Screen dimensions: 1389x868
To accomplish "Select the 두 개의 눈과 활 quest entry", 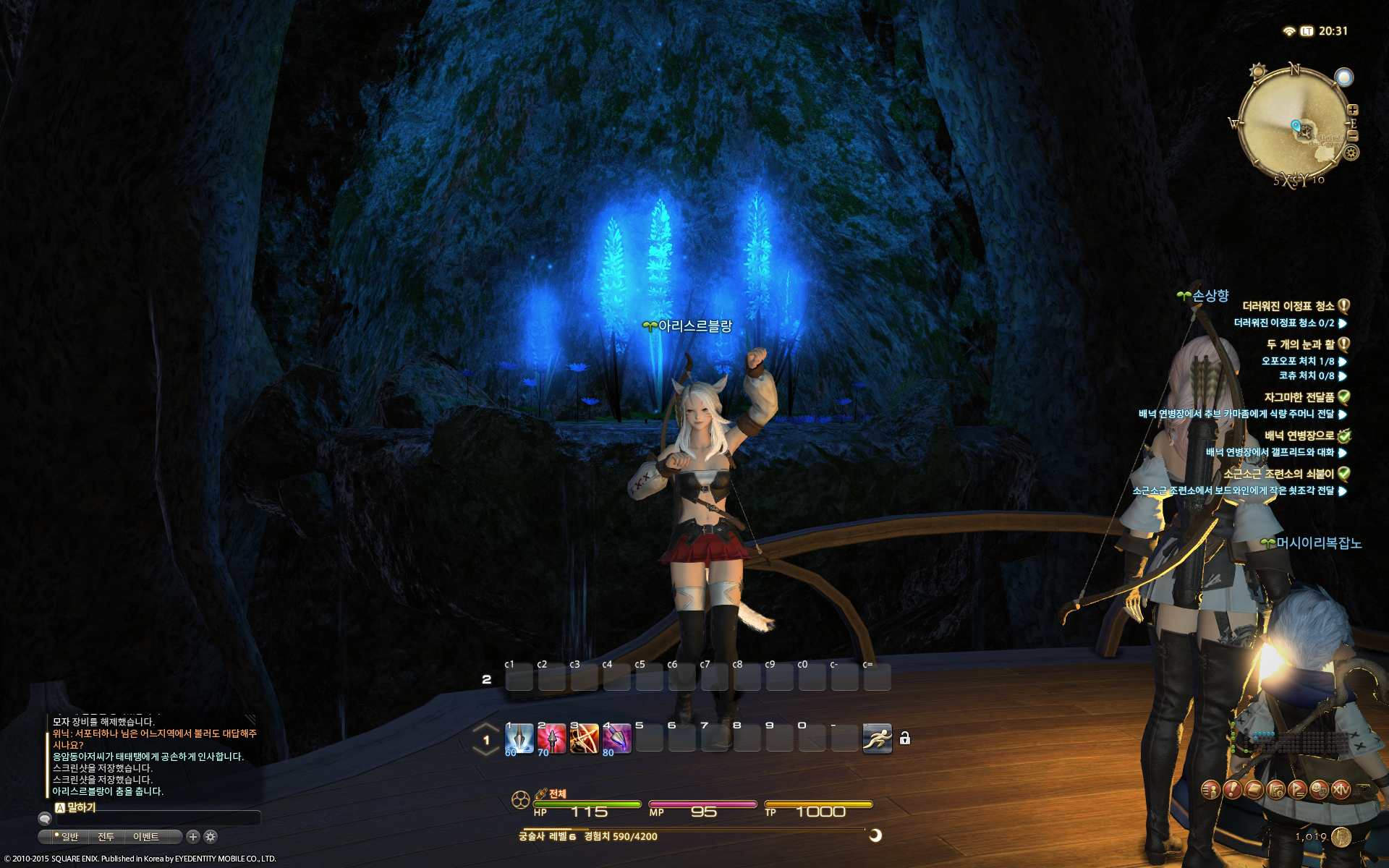I will click(x=1300, y=344).
